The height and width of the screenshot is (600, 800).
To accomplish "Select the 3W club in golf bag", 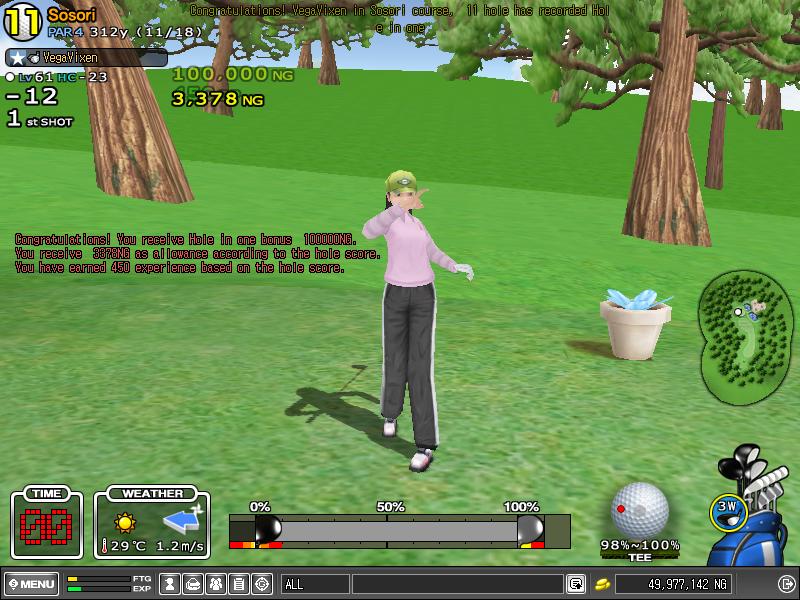I will pos(729,509).
